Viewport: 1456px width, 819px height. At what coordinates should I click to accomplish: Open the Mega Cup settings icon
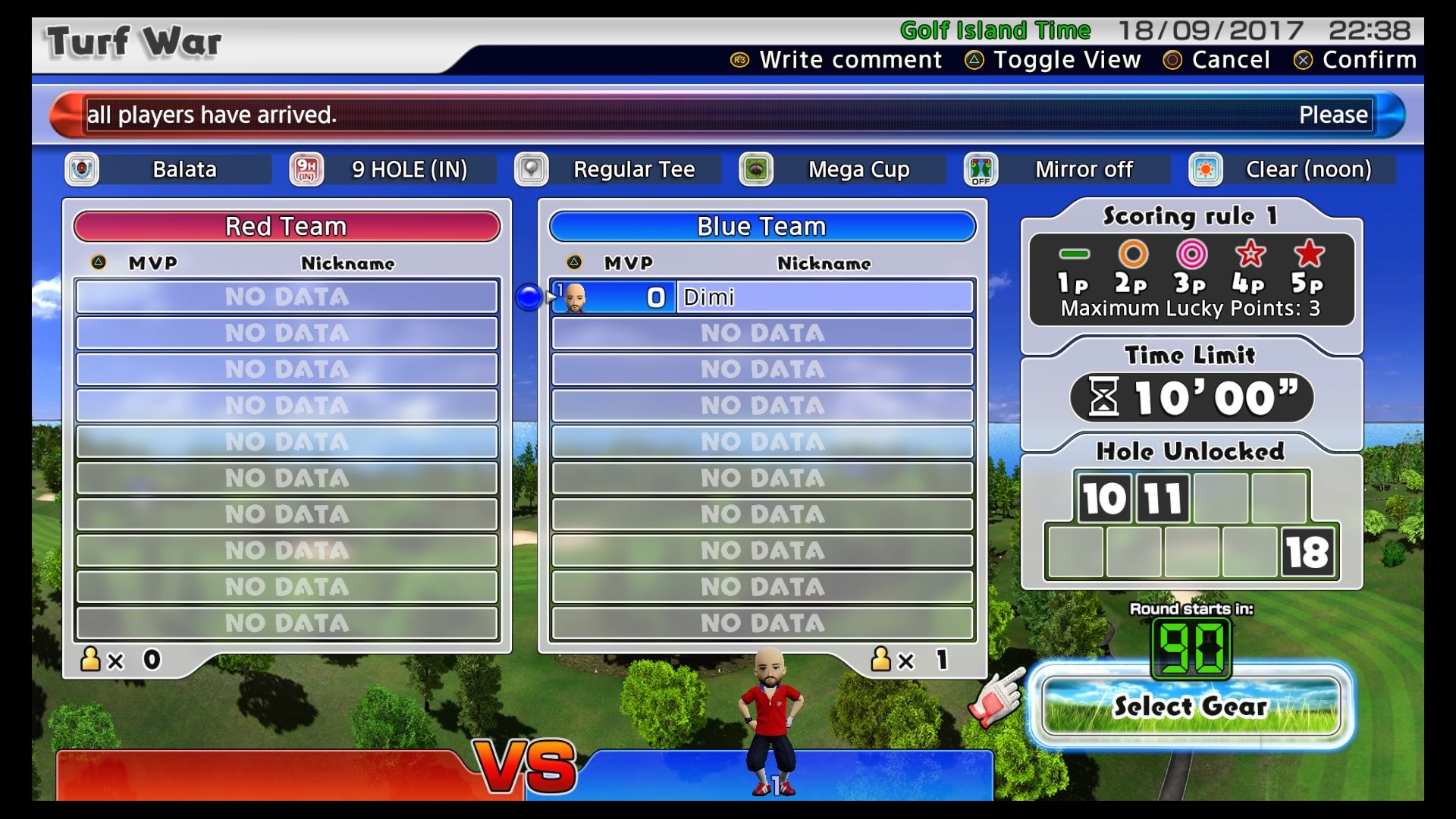[x=755, y=169]
